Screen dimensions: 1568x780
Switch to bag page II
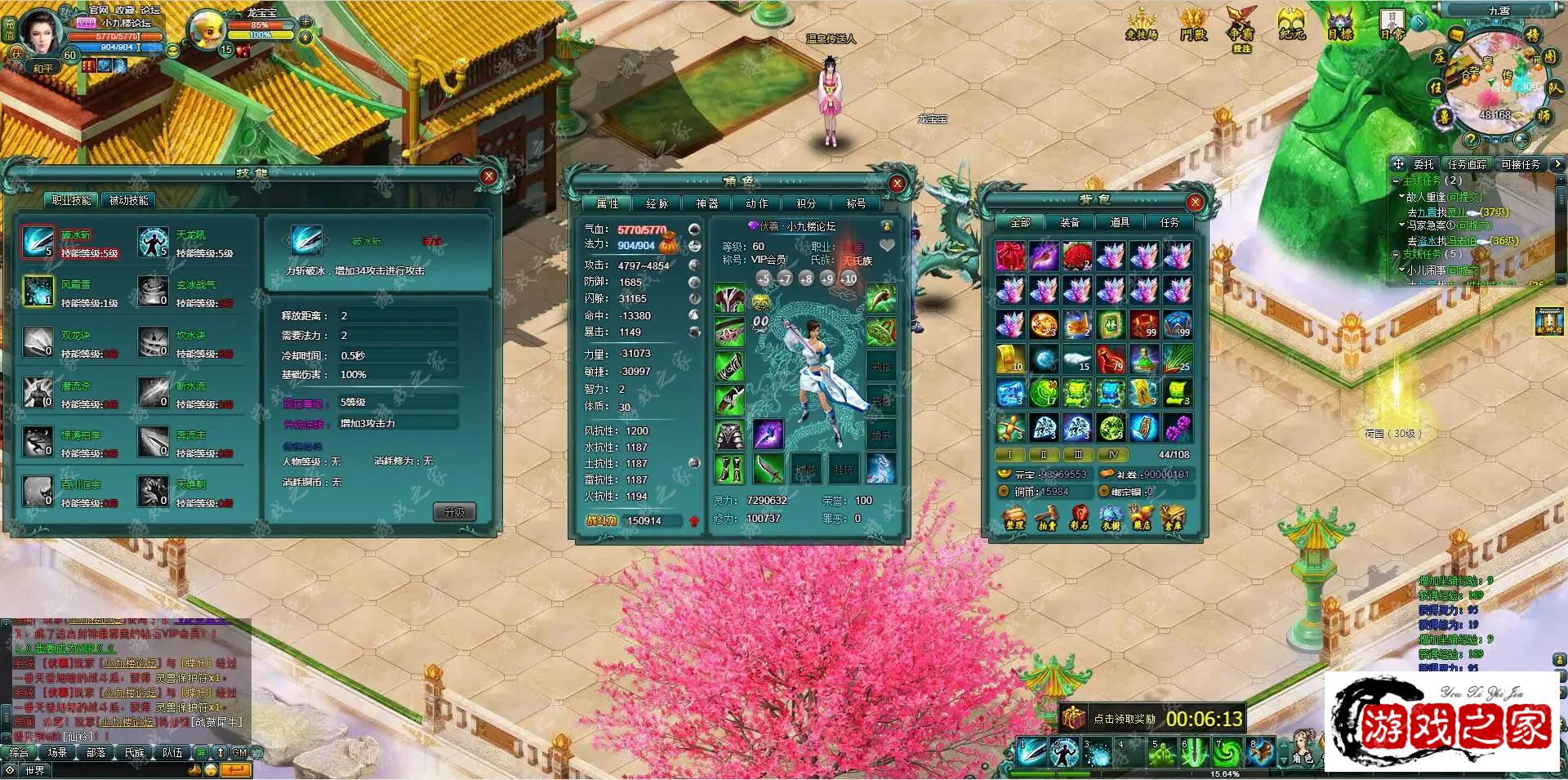(1043, 455)
